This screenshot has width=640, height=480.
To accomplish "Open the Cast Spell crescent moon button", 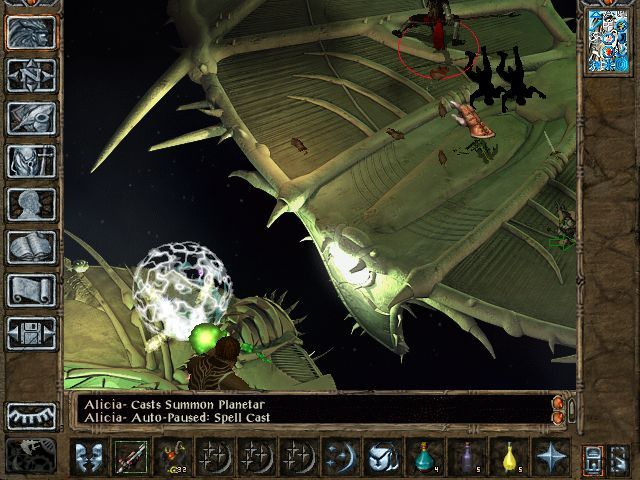I will [339, 457].
